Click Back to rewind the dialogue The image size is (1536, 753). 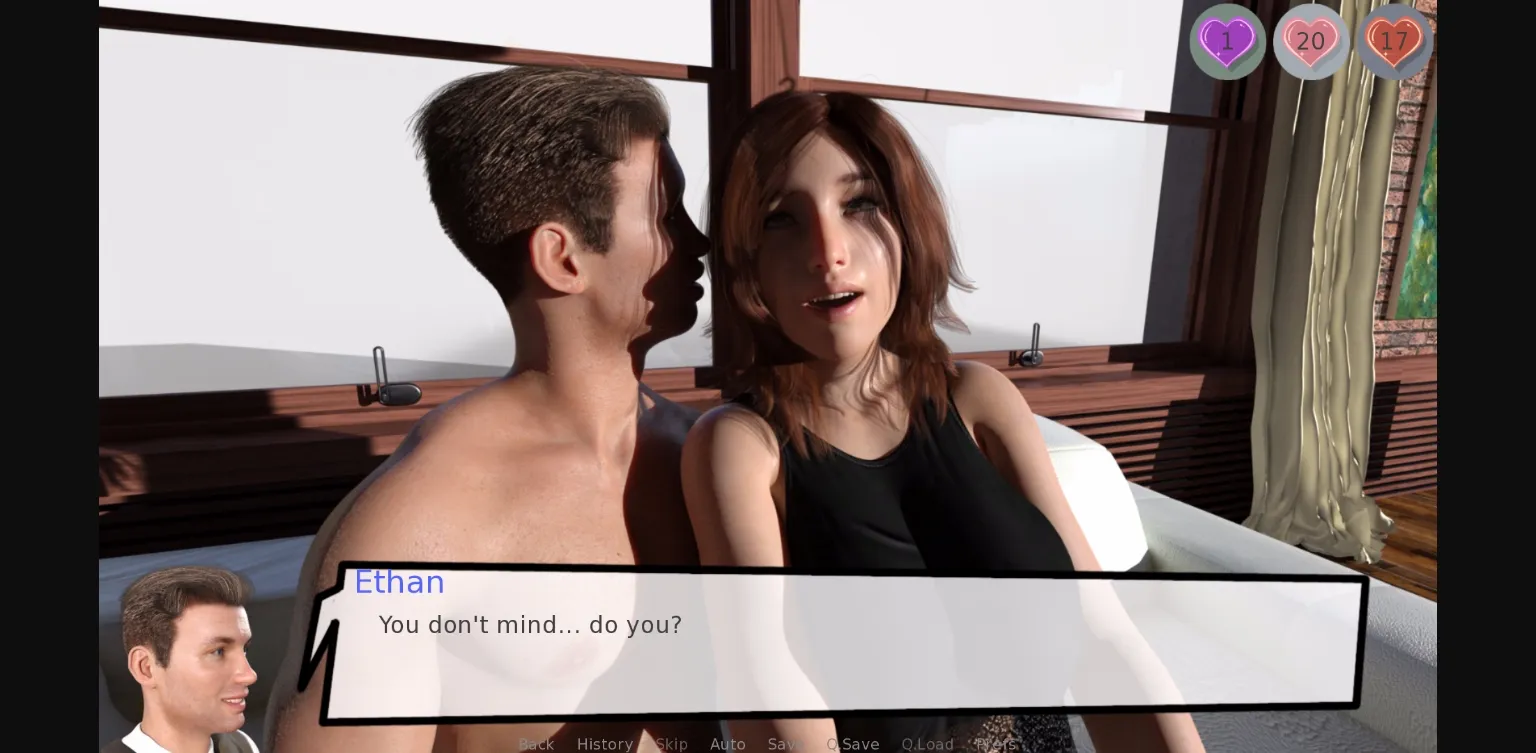pyautogui.click(x=536, y=744)
